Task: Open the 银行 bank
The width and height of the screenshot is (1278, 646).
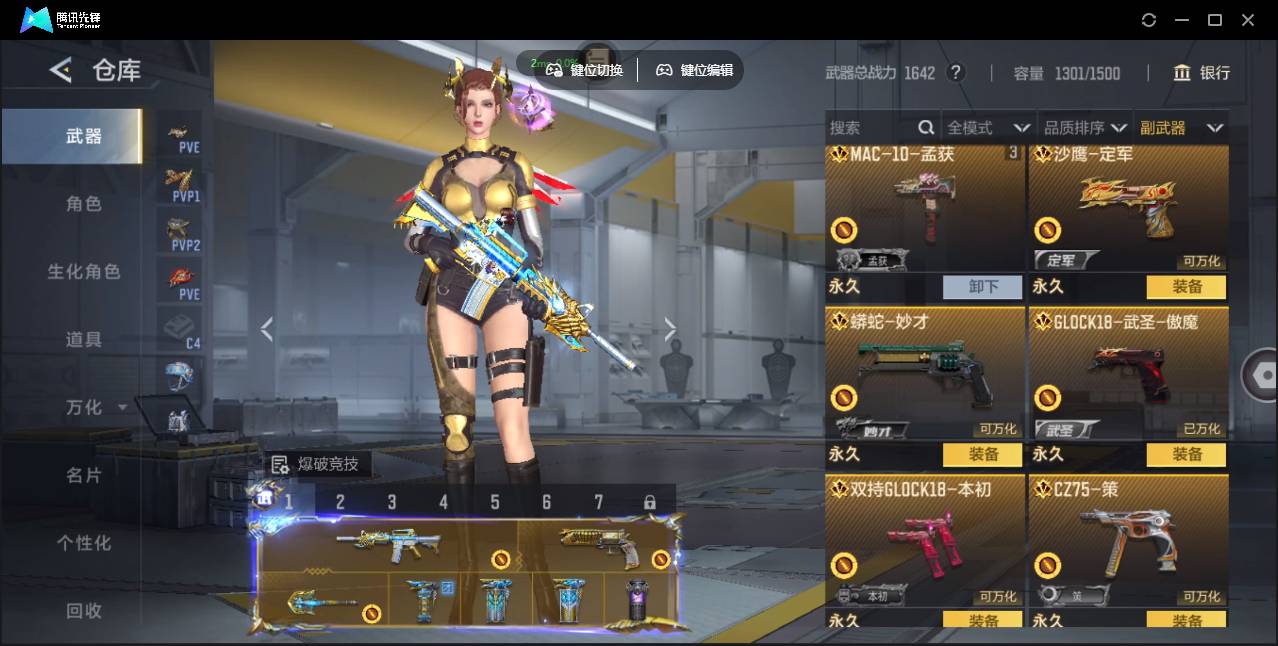Action: click(1202, 73)
